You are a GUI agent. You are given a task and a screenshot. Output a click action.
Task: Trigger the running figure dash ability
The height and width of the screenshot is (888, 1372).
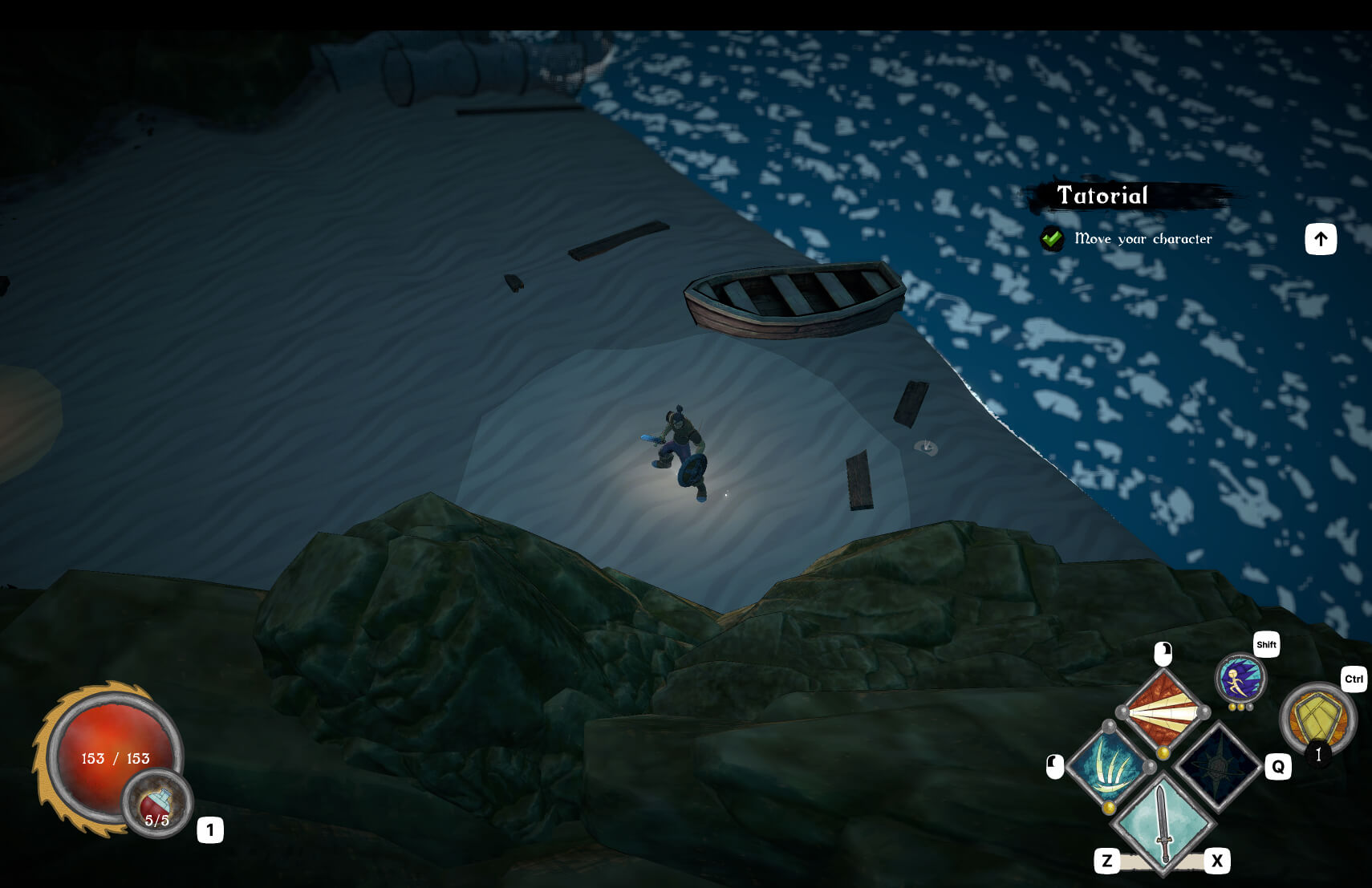[1240, 679]
